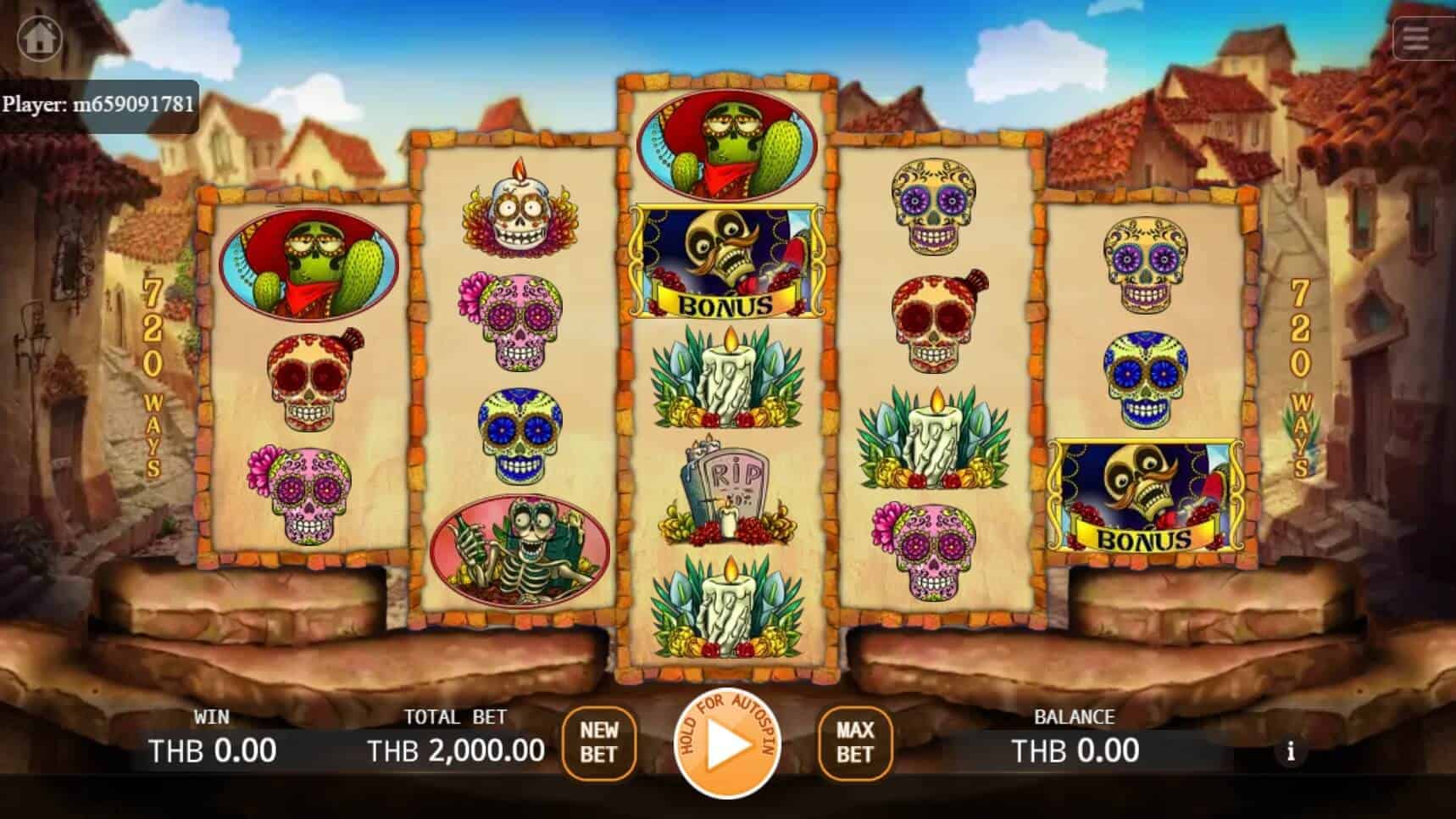The height and width of the screenshot is (819, 1456).
Task: Click the info icon next to the balance
Action: tap(1291, 751)
